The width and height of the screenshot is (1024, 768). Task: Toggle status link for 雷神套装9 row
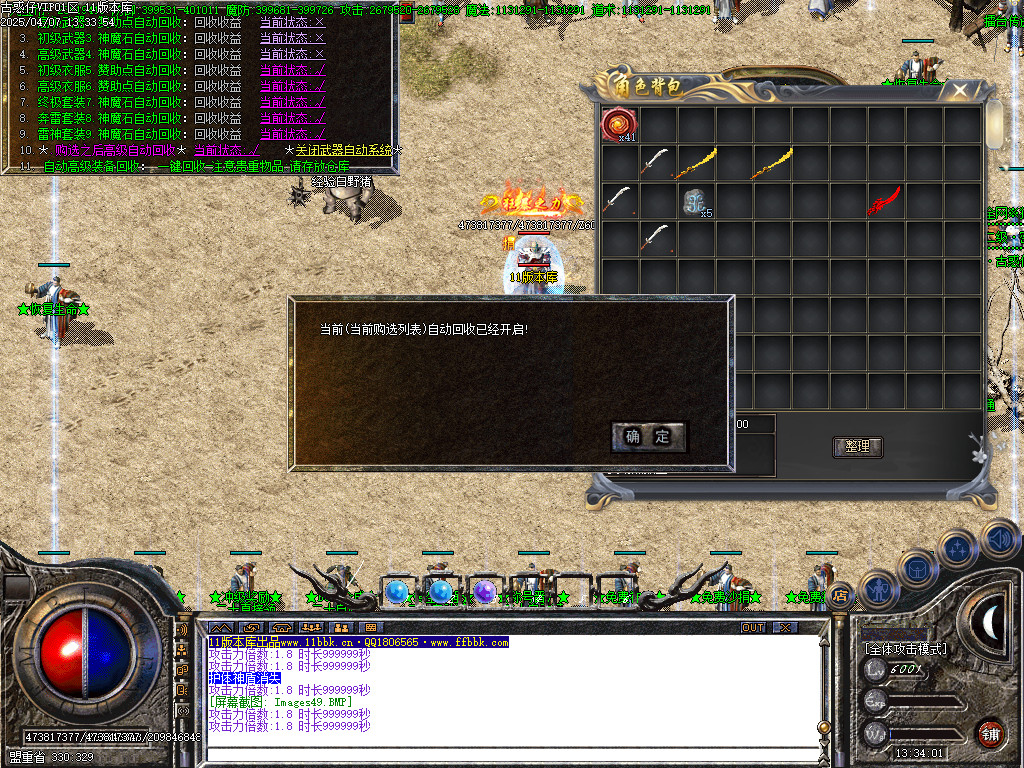(292, 134)
